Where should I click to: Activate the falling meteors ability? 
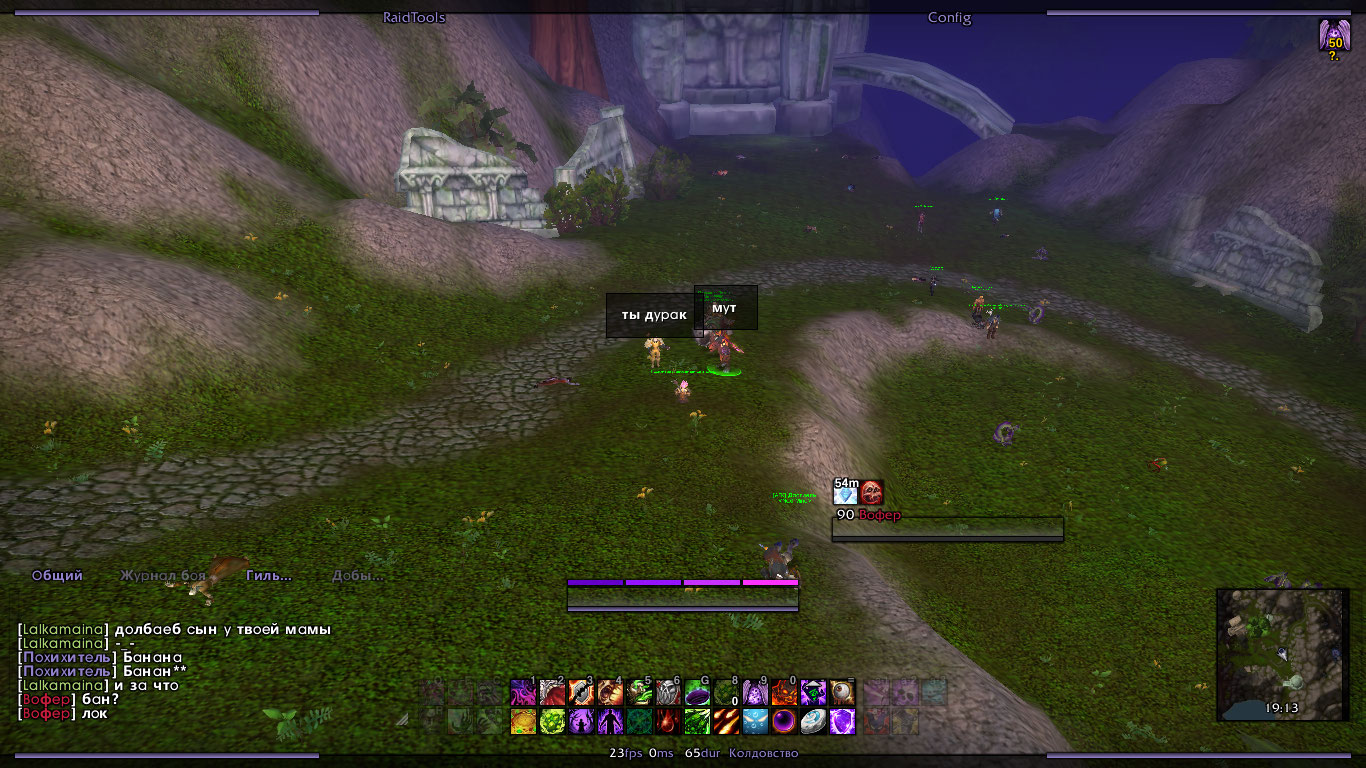(x=726, y=721)
